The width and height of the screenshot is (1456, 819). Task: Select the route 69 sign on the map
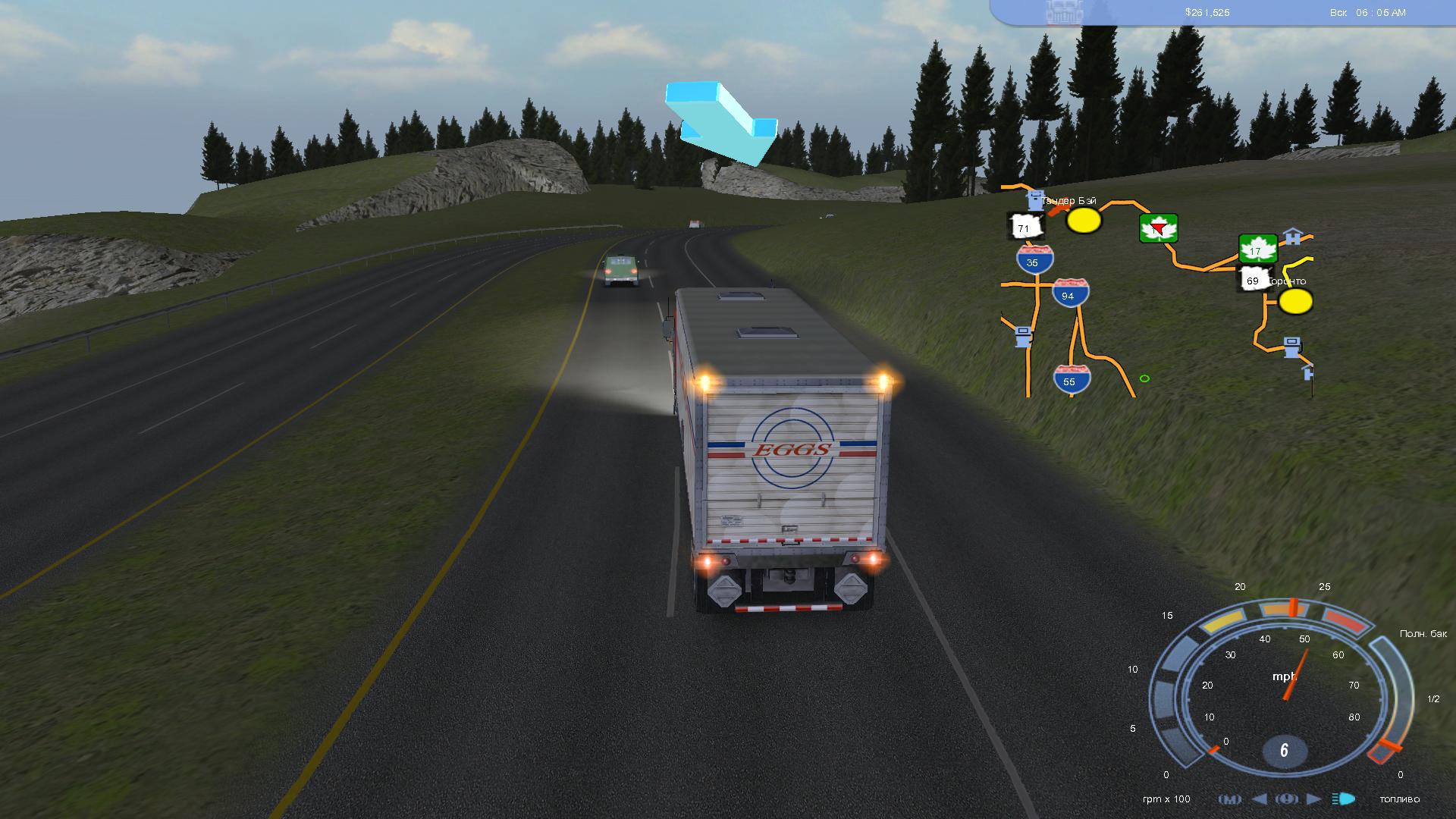[1253, 280]
